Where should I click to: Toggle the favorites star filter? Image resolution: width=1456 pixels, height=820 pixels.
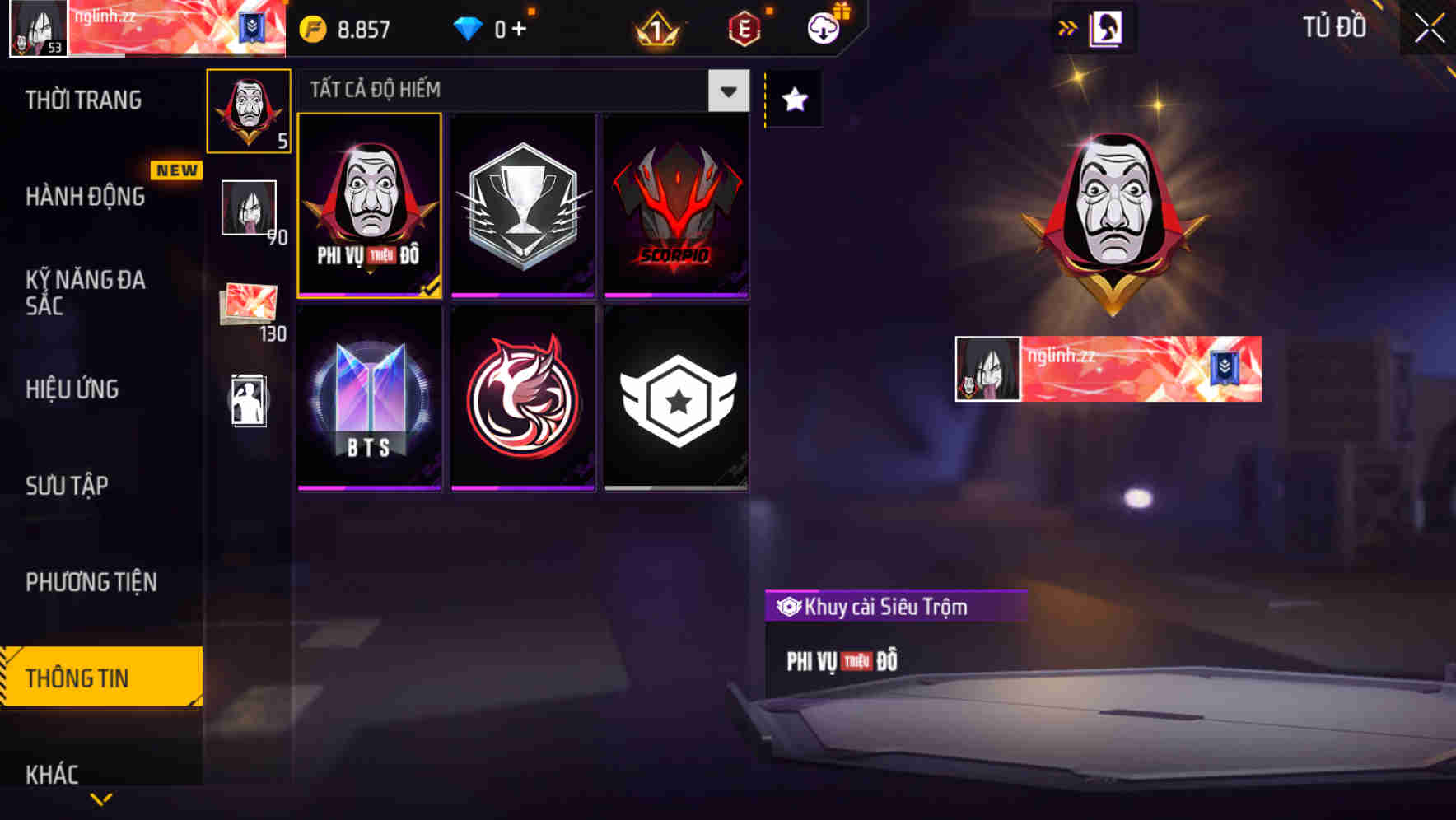tap(793, 99)
